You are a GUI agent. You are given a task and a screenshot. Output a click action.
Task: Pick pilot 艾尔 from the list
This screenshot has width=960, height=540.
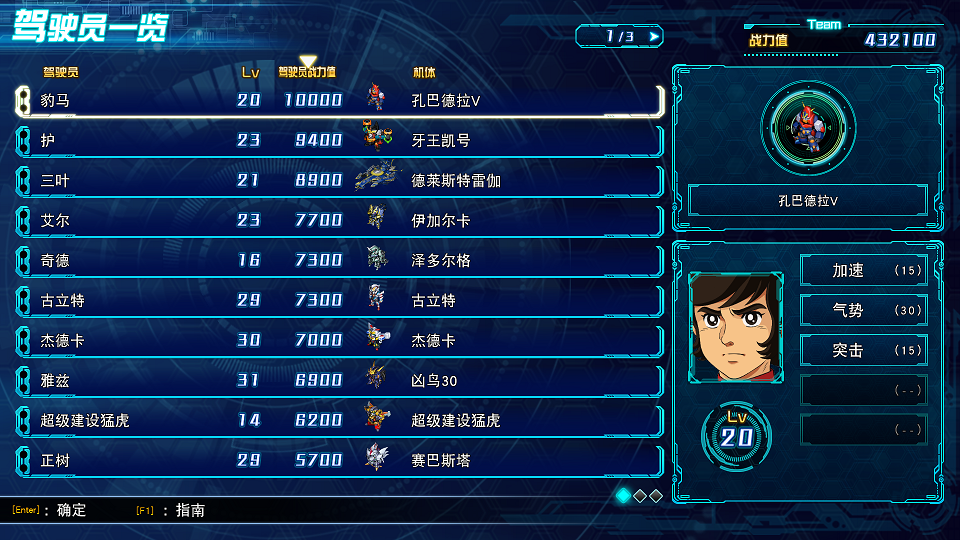tap(340, 220)
